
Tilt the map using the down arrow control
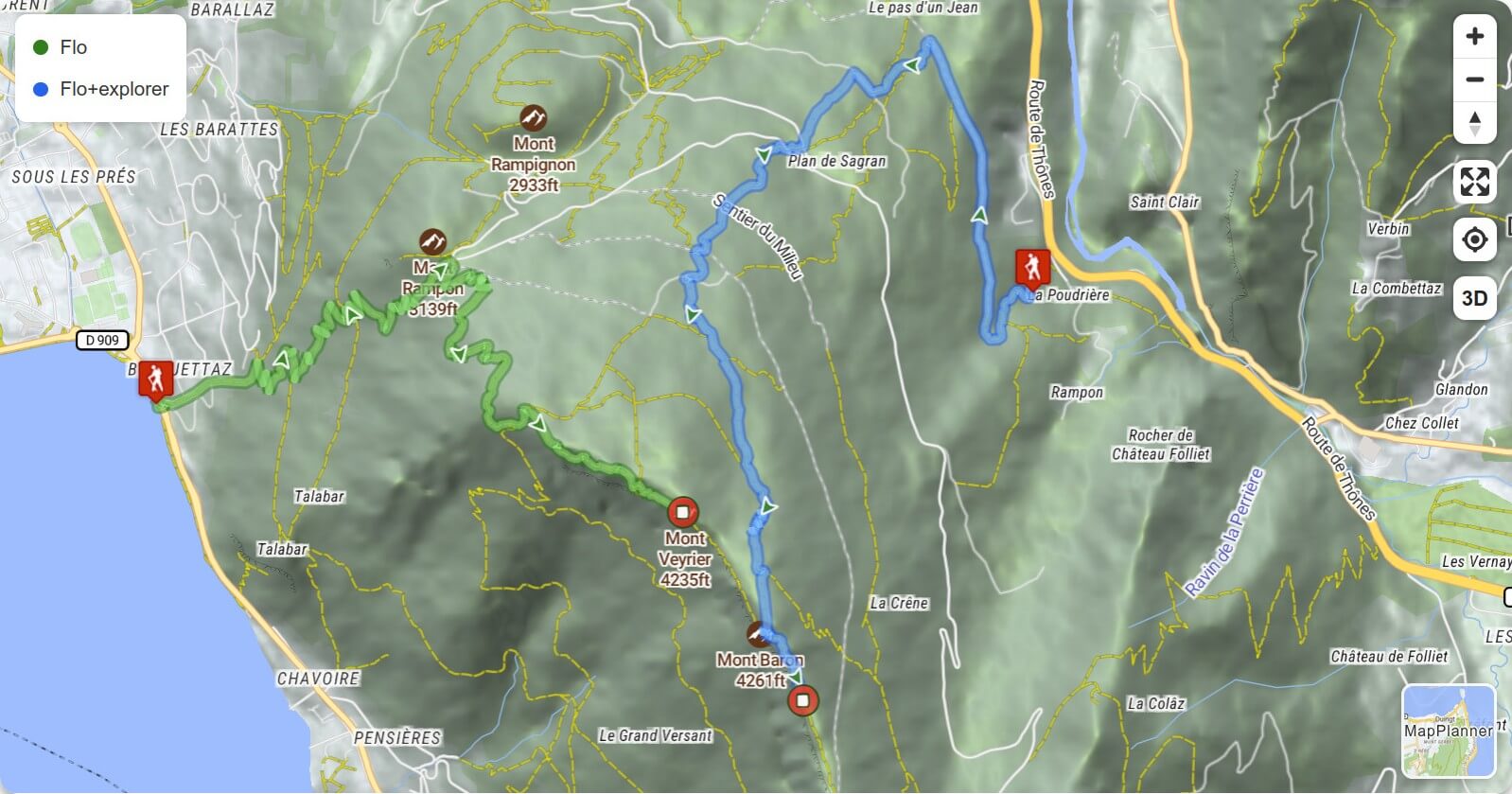point(1474,129)
